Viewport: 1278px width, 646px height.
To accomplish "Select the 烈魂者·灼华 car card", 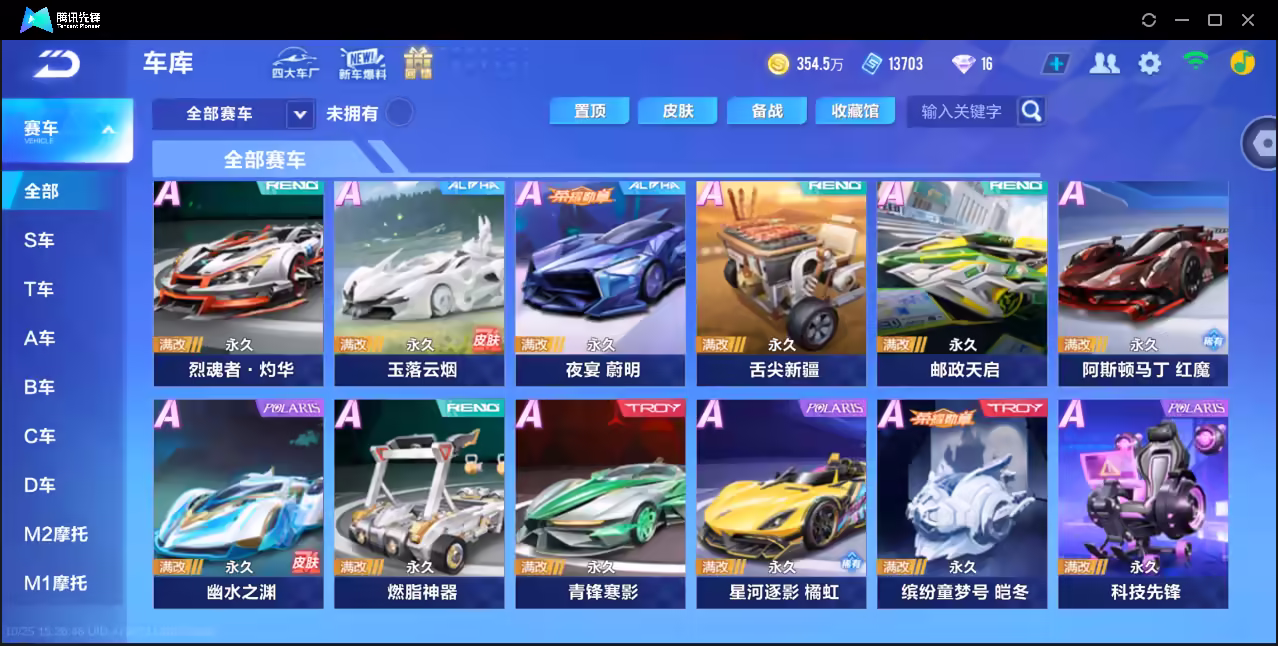I will 239,283.
